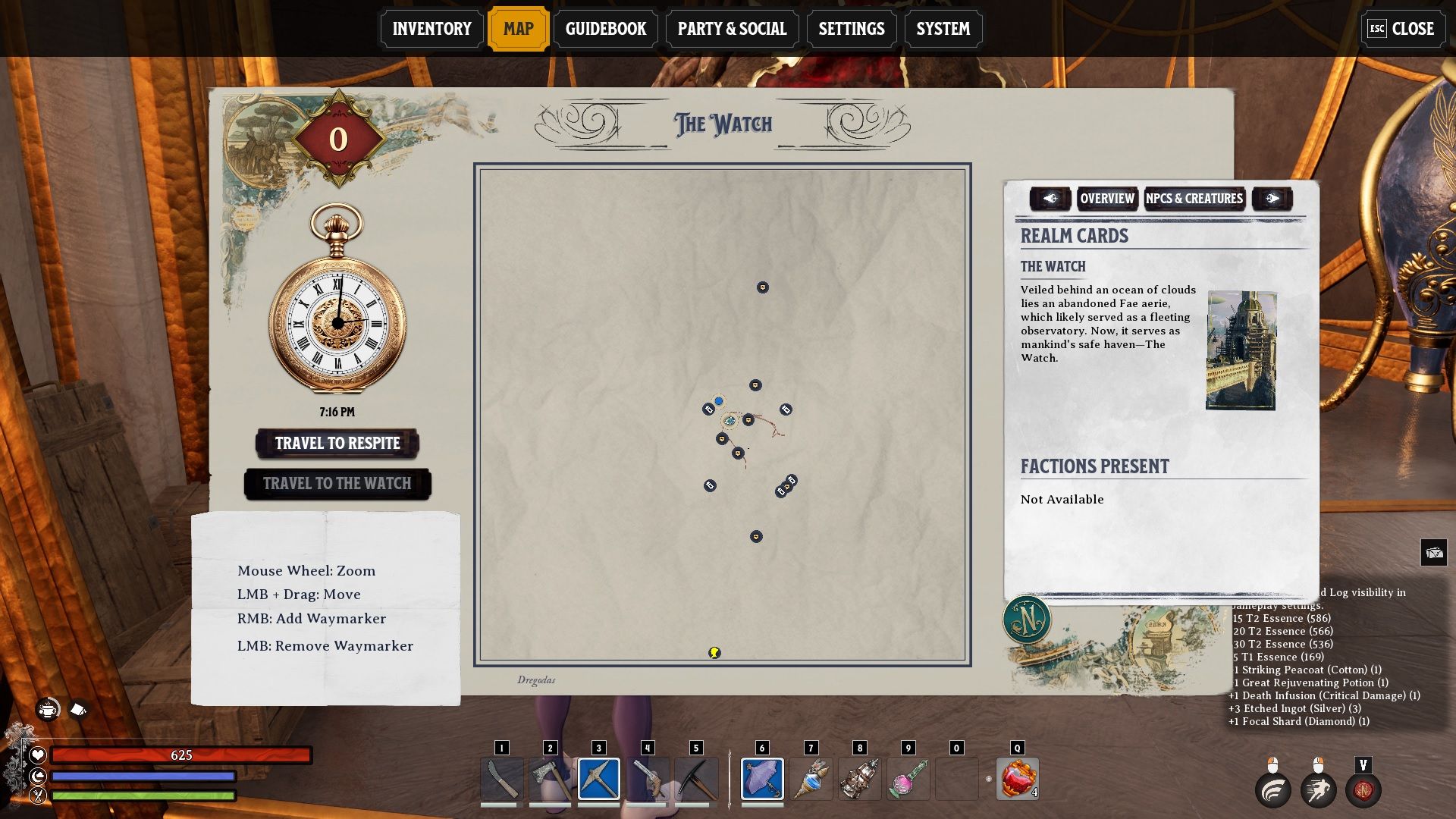1456x819 pixels.
Task: Open Party & Social menu
Action: [x=732, y=29]
